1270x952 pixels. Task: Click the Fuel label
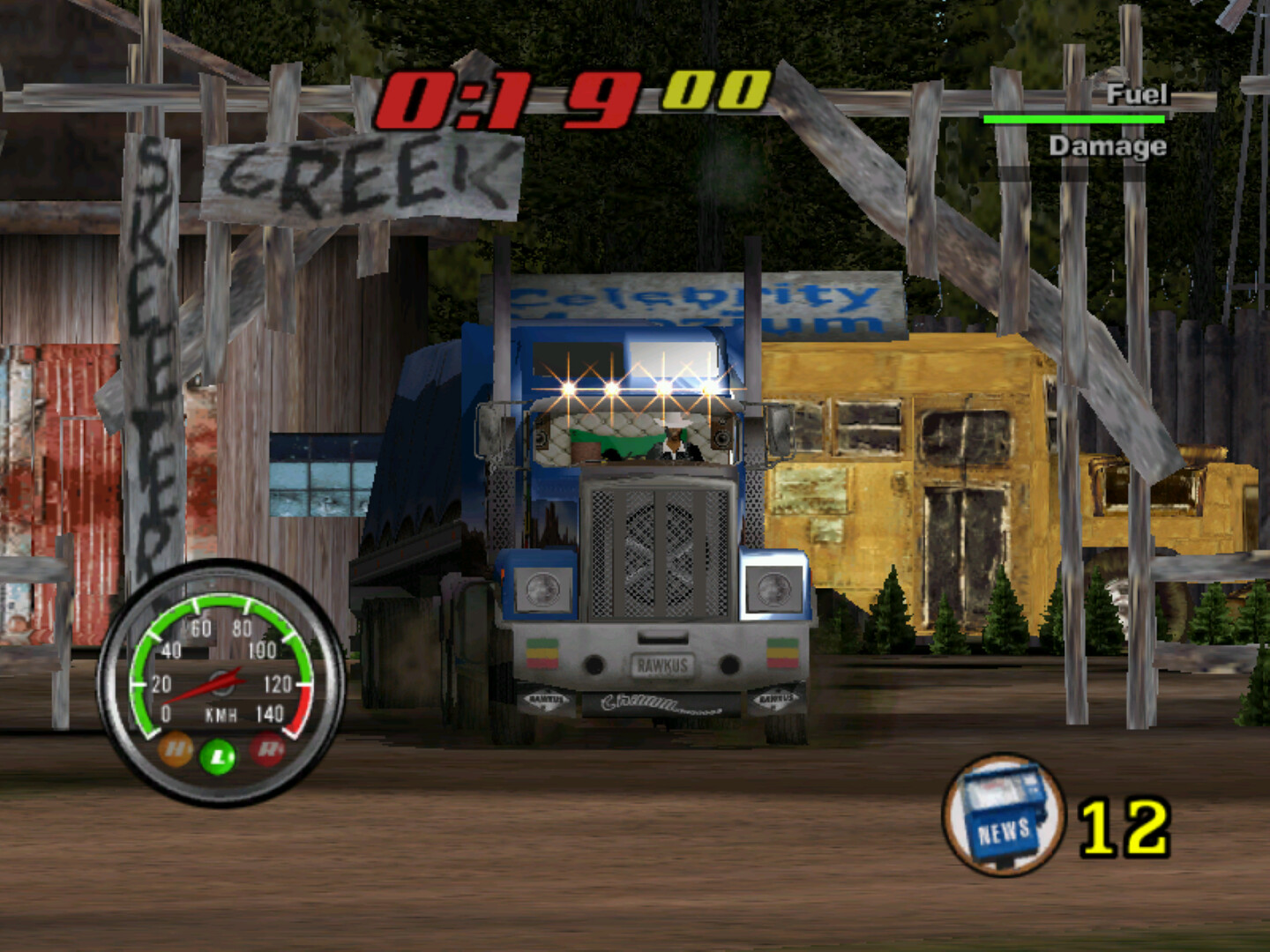coord(1139,95)
